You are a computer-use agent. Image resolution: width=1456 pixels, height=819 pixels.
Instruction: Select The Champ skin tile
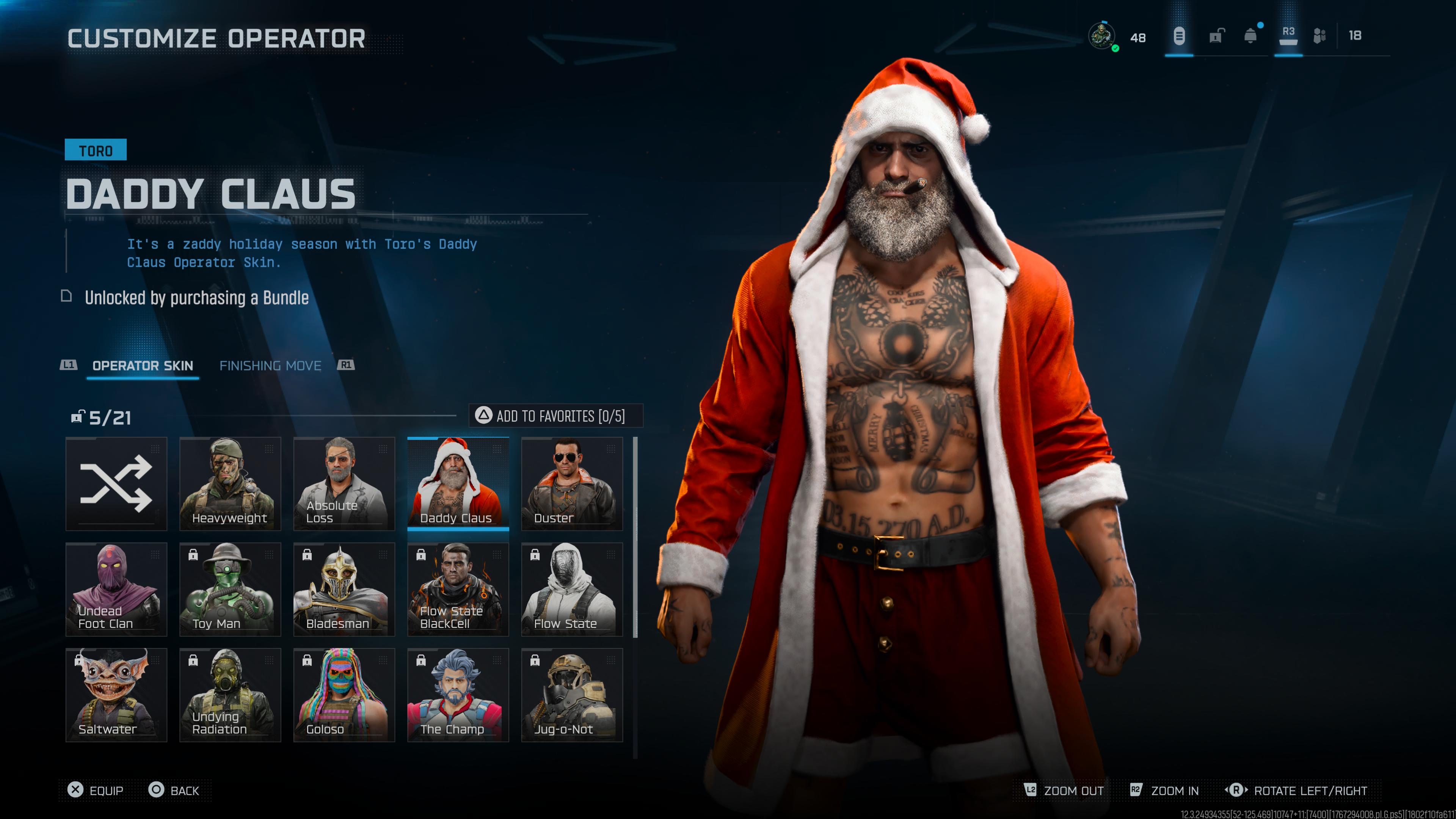458,695
